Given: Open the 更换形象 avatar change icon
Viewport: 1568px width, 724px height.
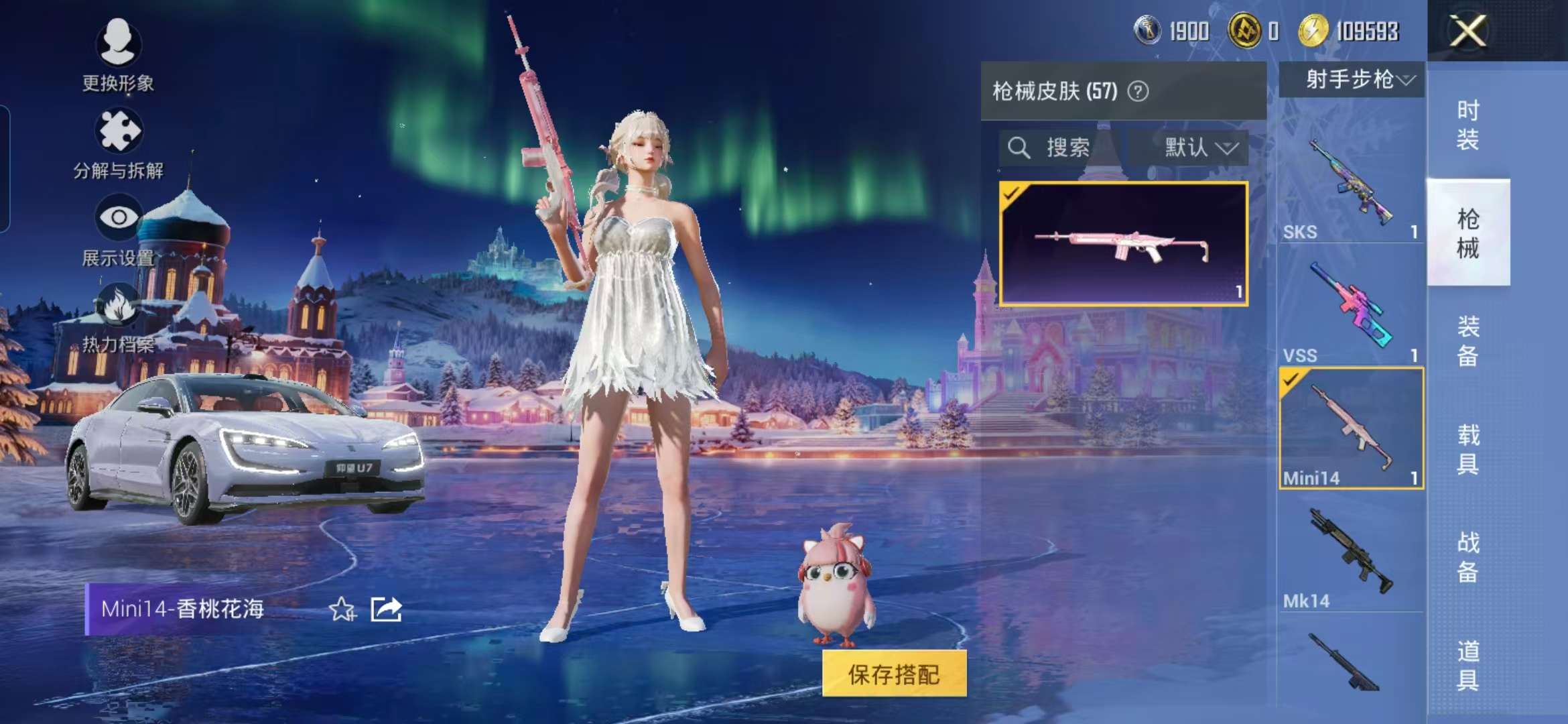Looking at the screenshot, I should tap(119, 44).
